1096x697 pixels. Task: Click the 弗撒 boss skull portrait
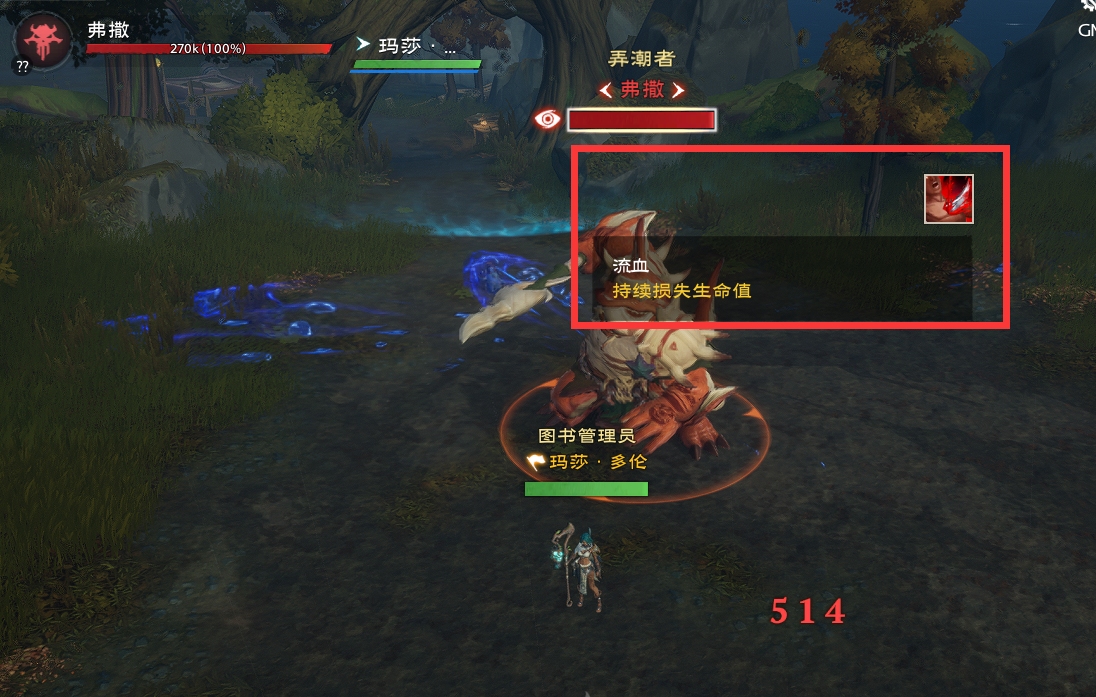pyautogui.click(x=42, y=41)
